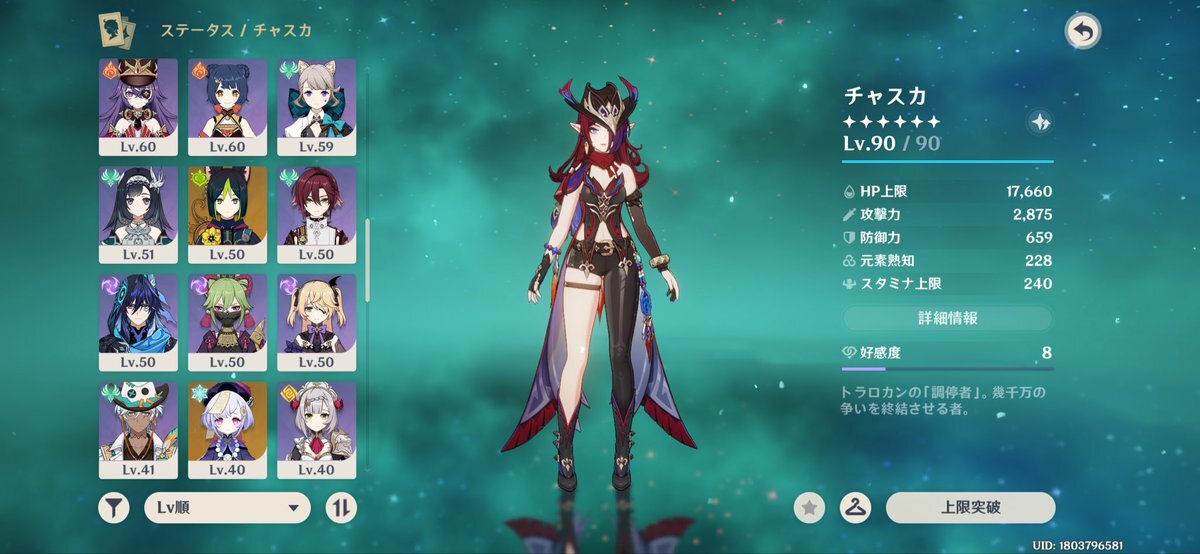Click the star icon beside the hanger
Viewport: 1200px width, 554px height.
click(x=809, y=508)
